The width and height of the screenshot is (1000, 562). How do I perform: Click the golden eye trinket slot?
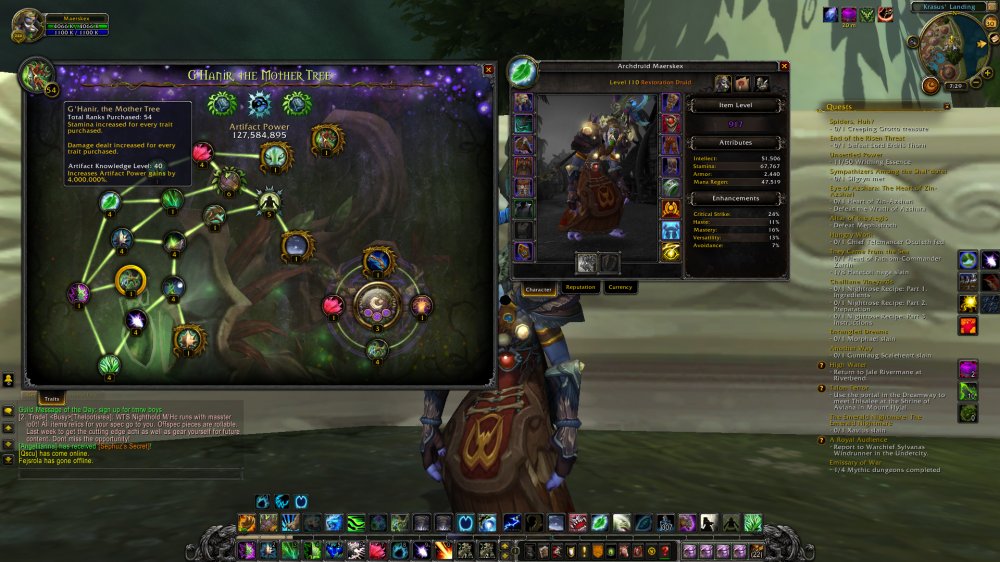point(671,250)
